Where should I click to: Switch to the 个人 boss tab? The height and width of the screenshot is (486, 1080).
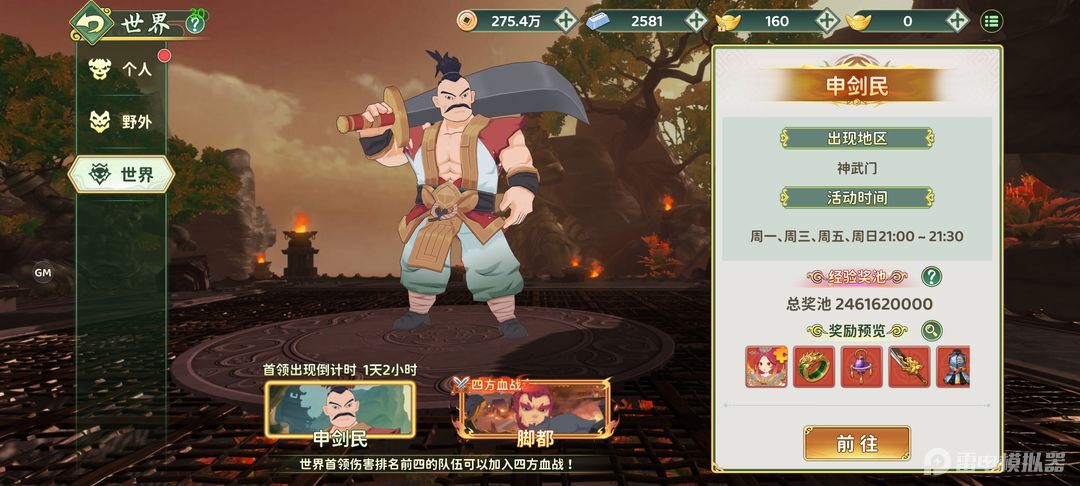tap(122, 70)
